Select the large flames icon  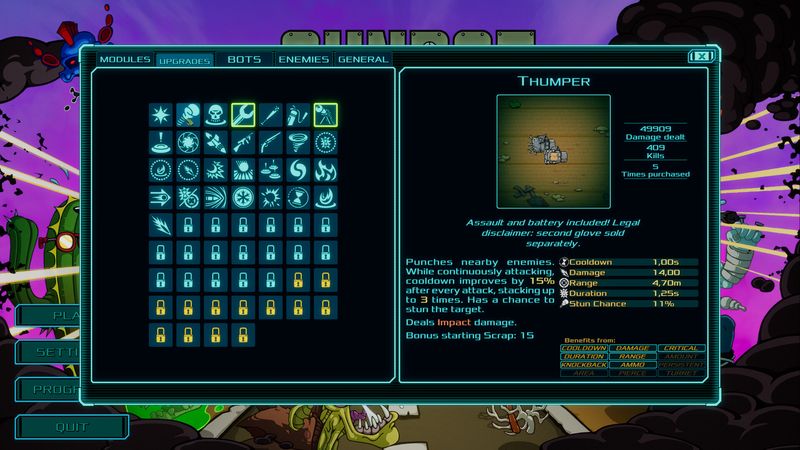click(326, 170)
